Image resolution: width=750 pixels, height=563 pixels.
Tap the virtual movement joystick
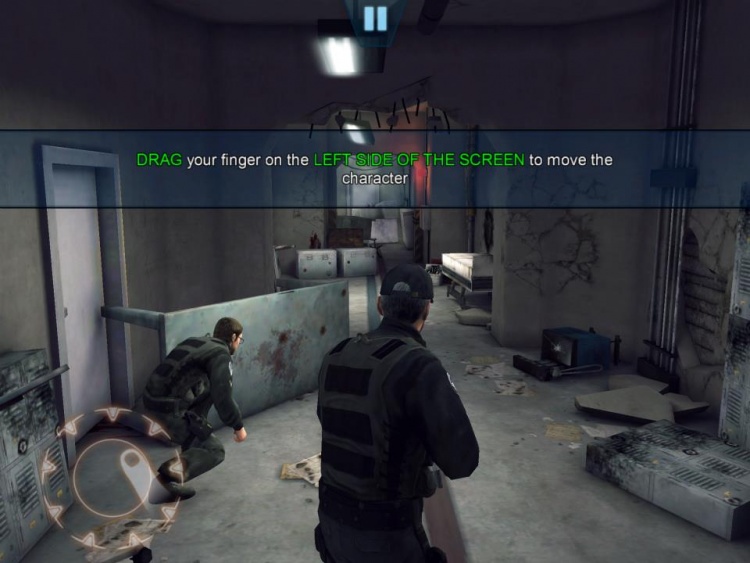click(113, 476)
